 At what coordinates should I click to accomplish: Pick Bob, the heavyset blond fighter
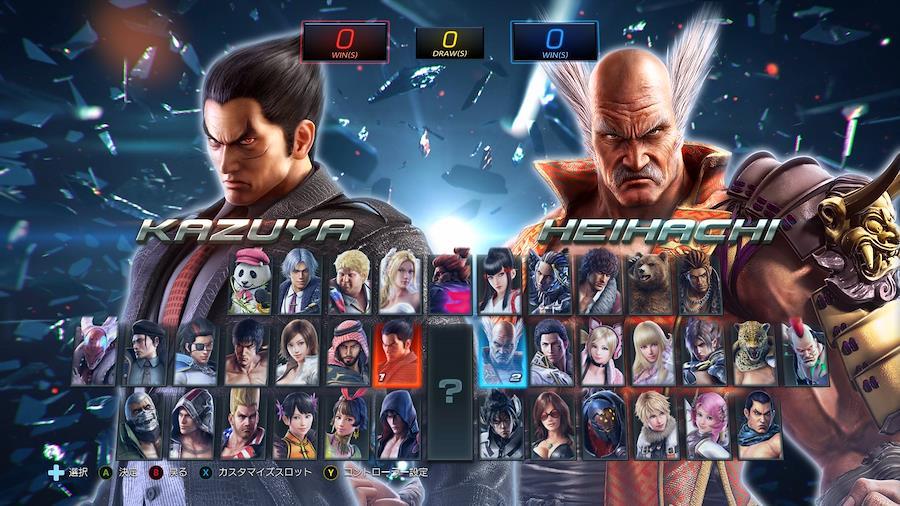(x=347, y=281)
